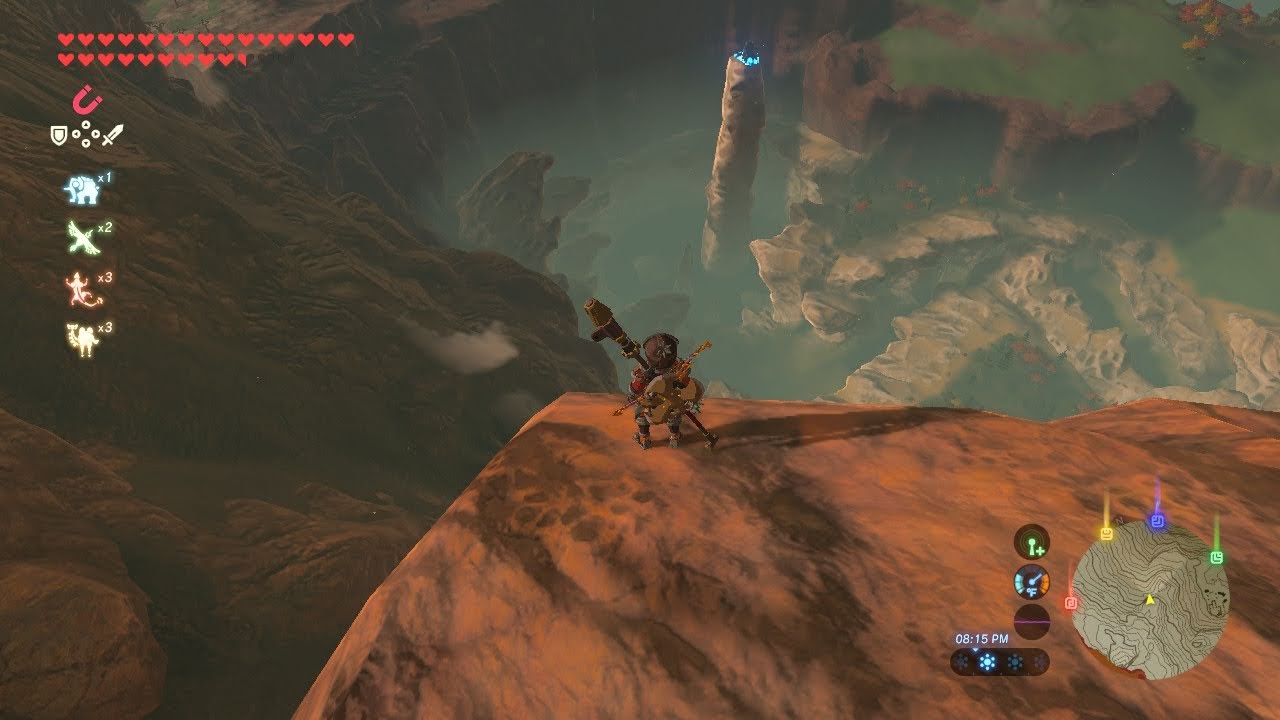Click the green Sheikah Sensor+ icon
Image resolution: width=1280 pixels, height=720 pixels.
pos(1031,542)
